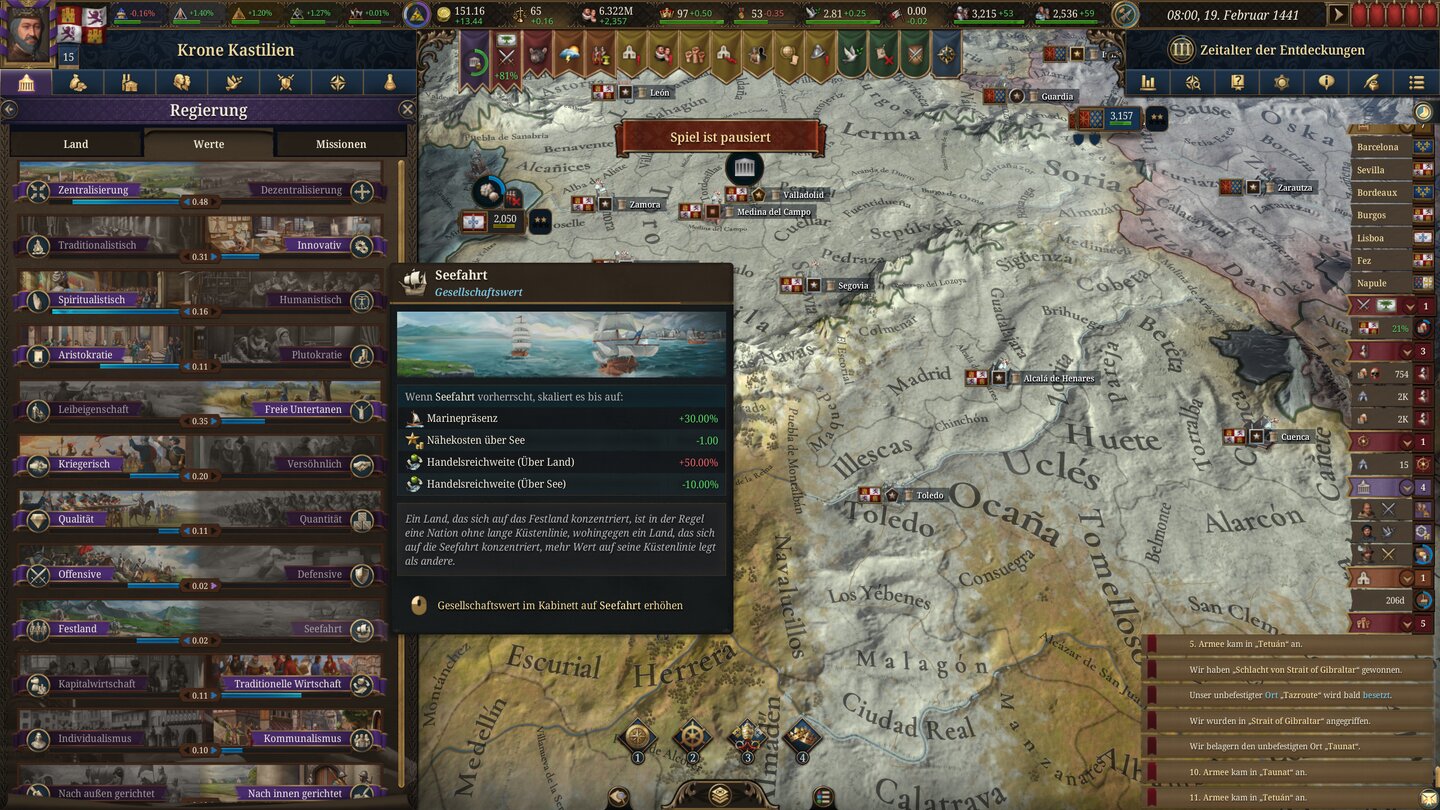Open the encyclopedia with the question book icon
This screenshot has width=1440, height=810.
coord(1238,83)
